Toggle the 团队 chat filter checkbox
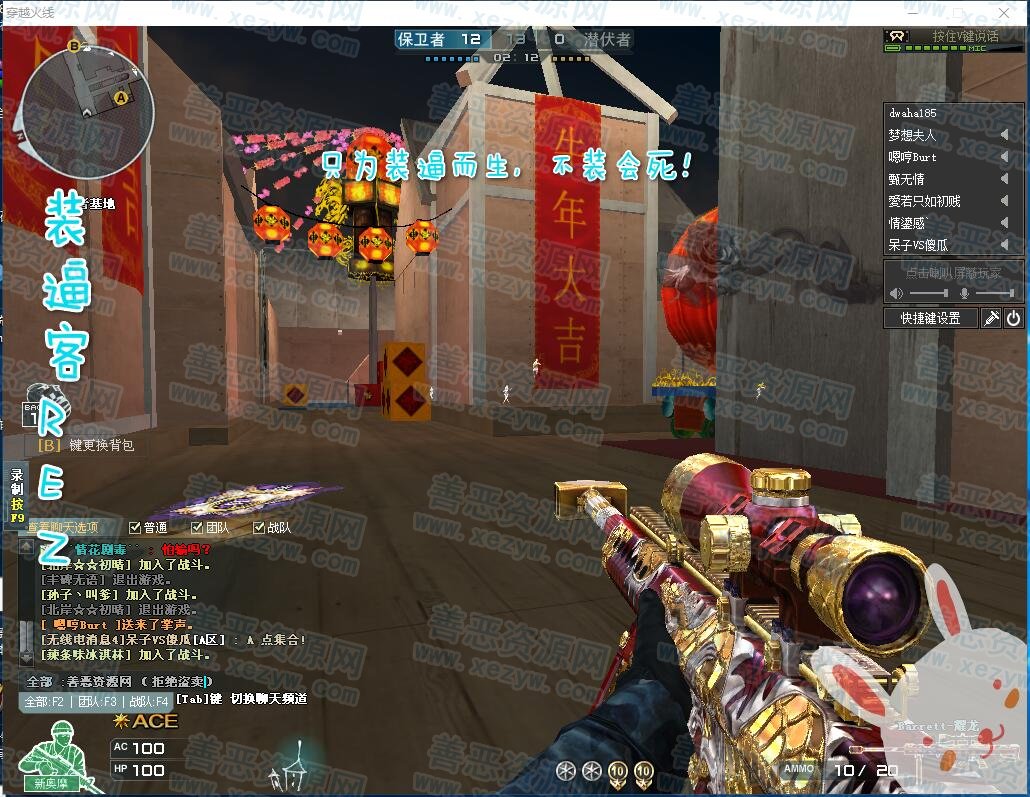This screenshot has width=1030, height=797. 197,527
